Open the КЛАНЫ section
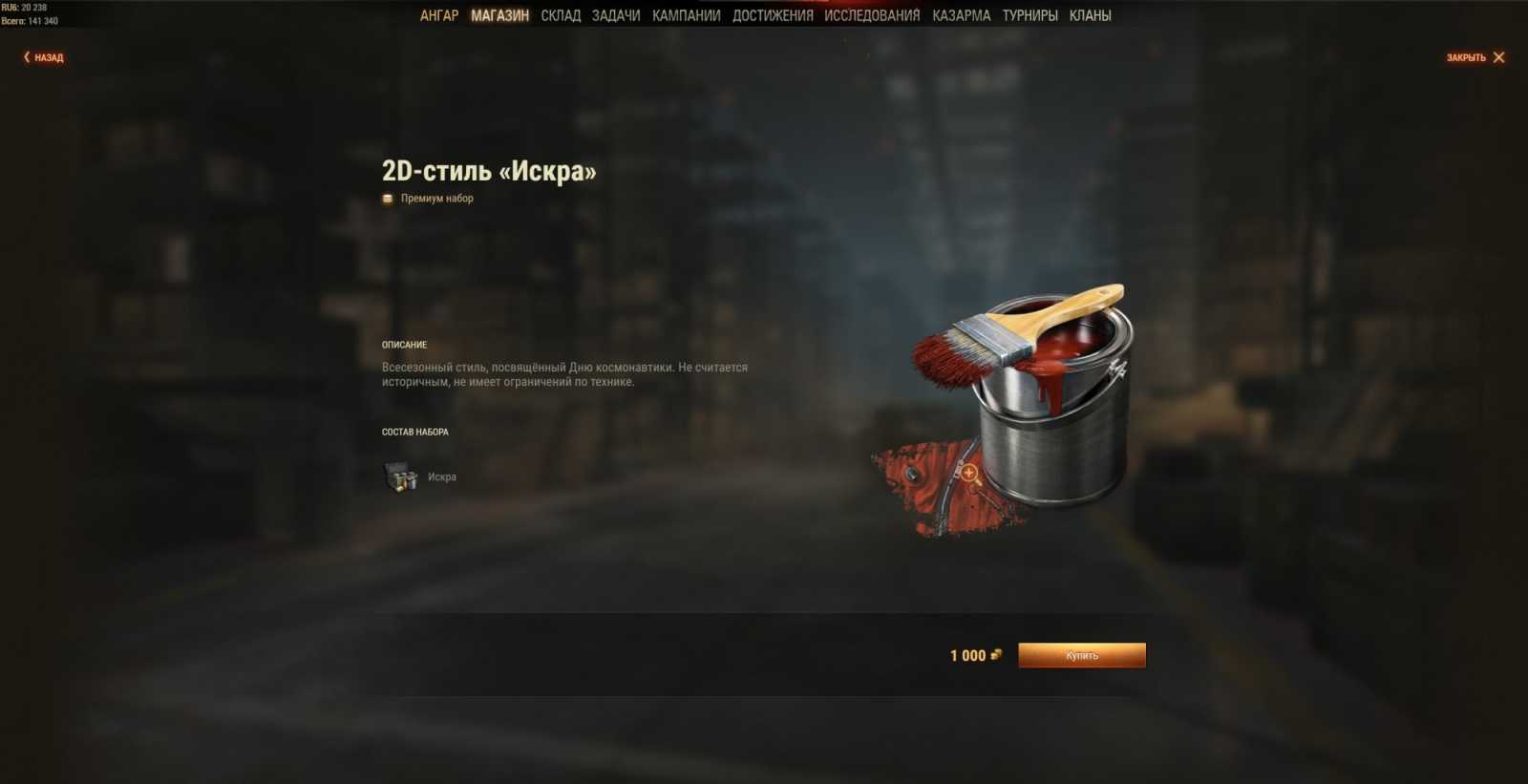1528x784 pixels. coord(1092,14)
